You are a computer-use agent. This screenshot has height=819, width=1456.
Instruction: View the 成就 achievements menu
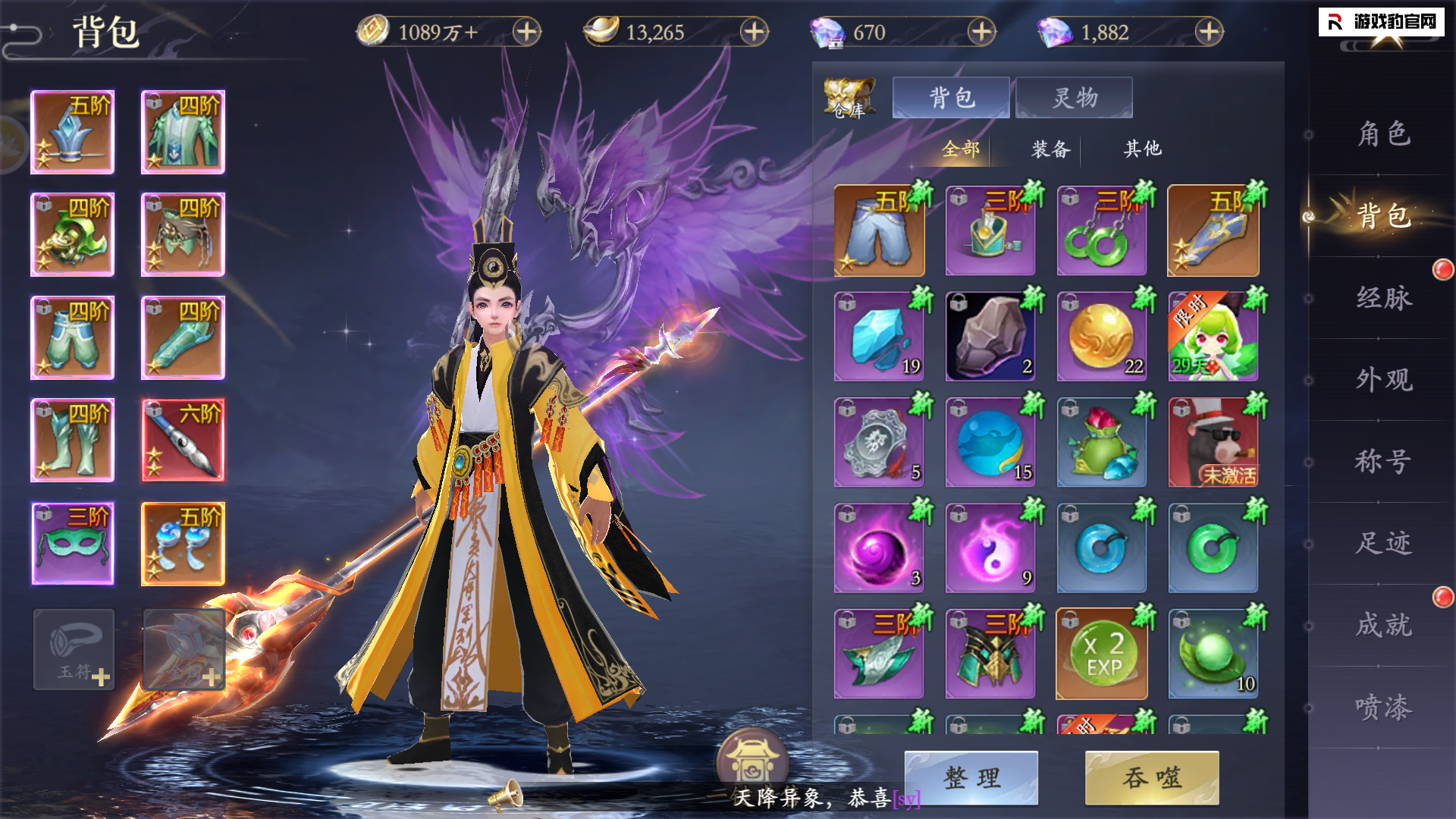pyautogui.click(x=1383, y=625)
